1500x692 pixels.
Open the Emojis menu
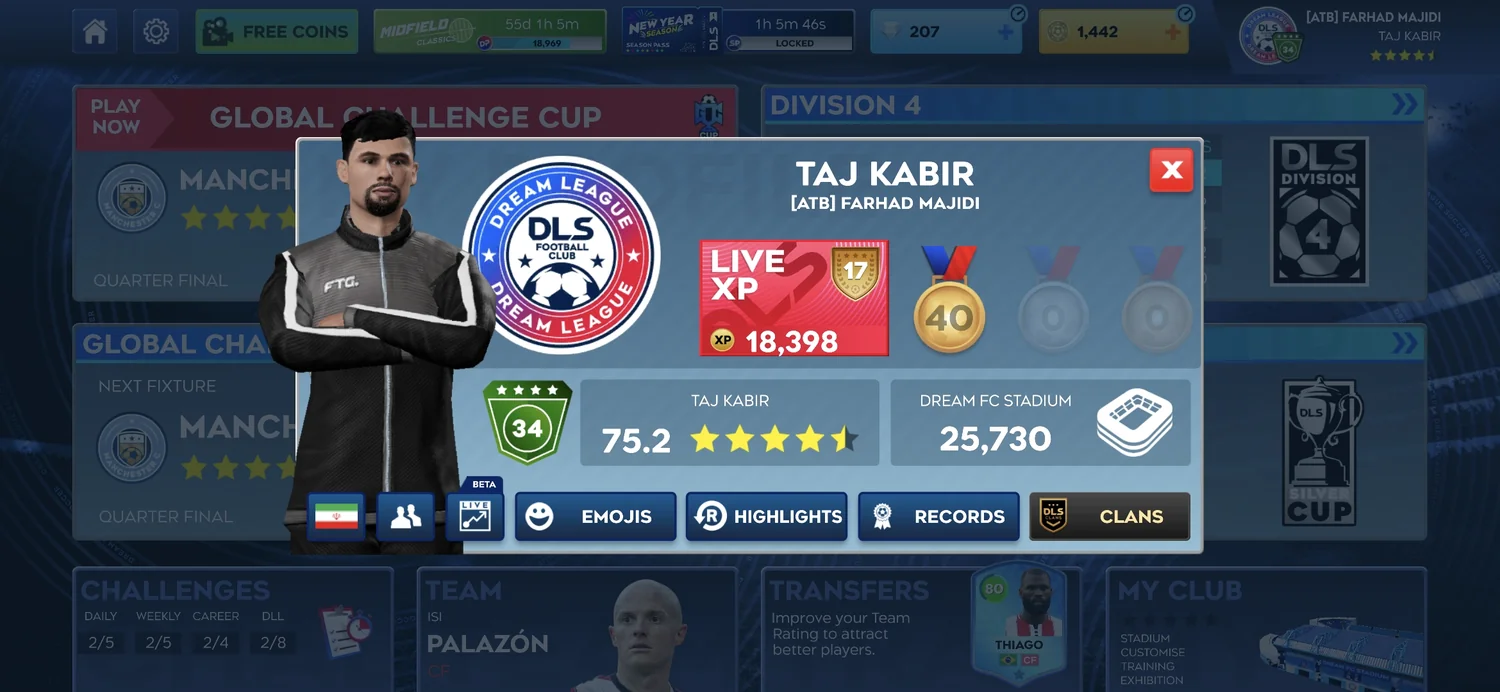[595, 517]
